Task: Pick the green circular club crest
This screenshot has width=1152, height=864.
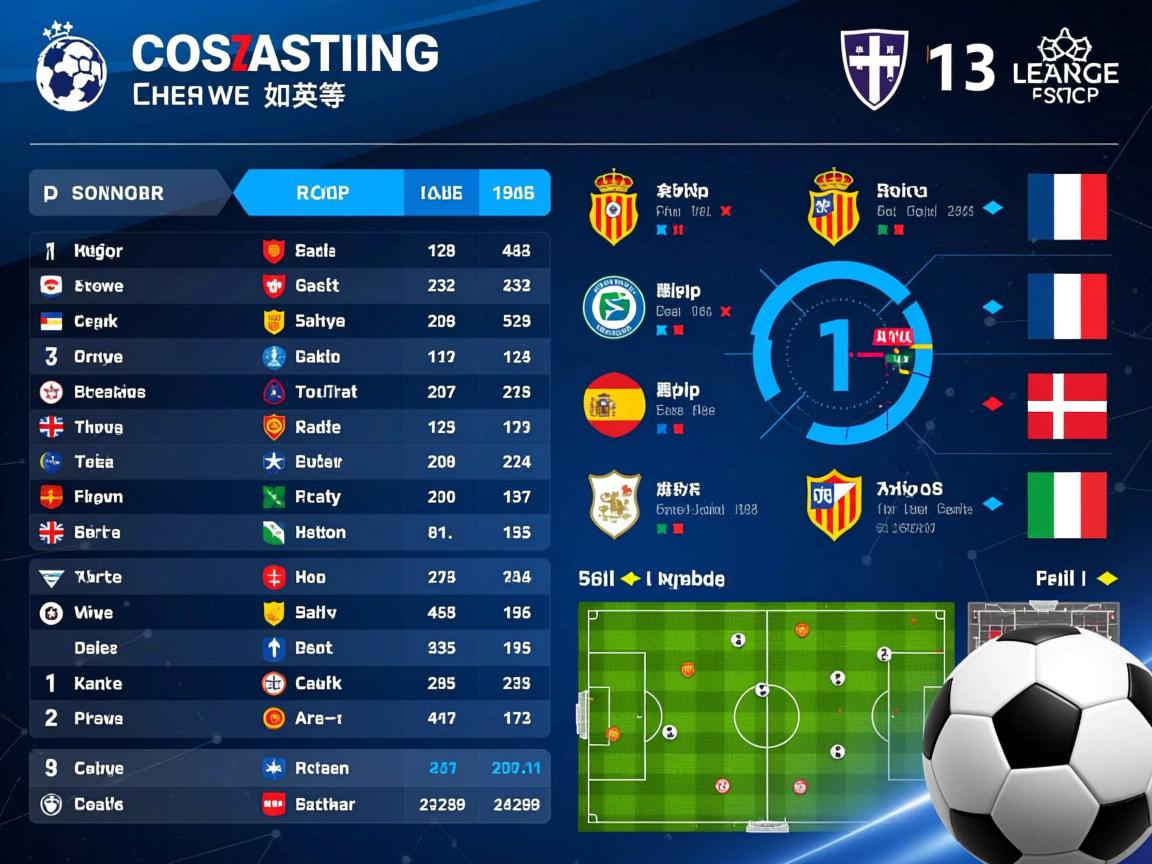Action: (614, 307)
